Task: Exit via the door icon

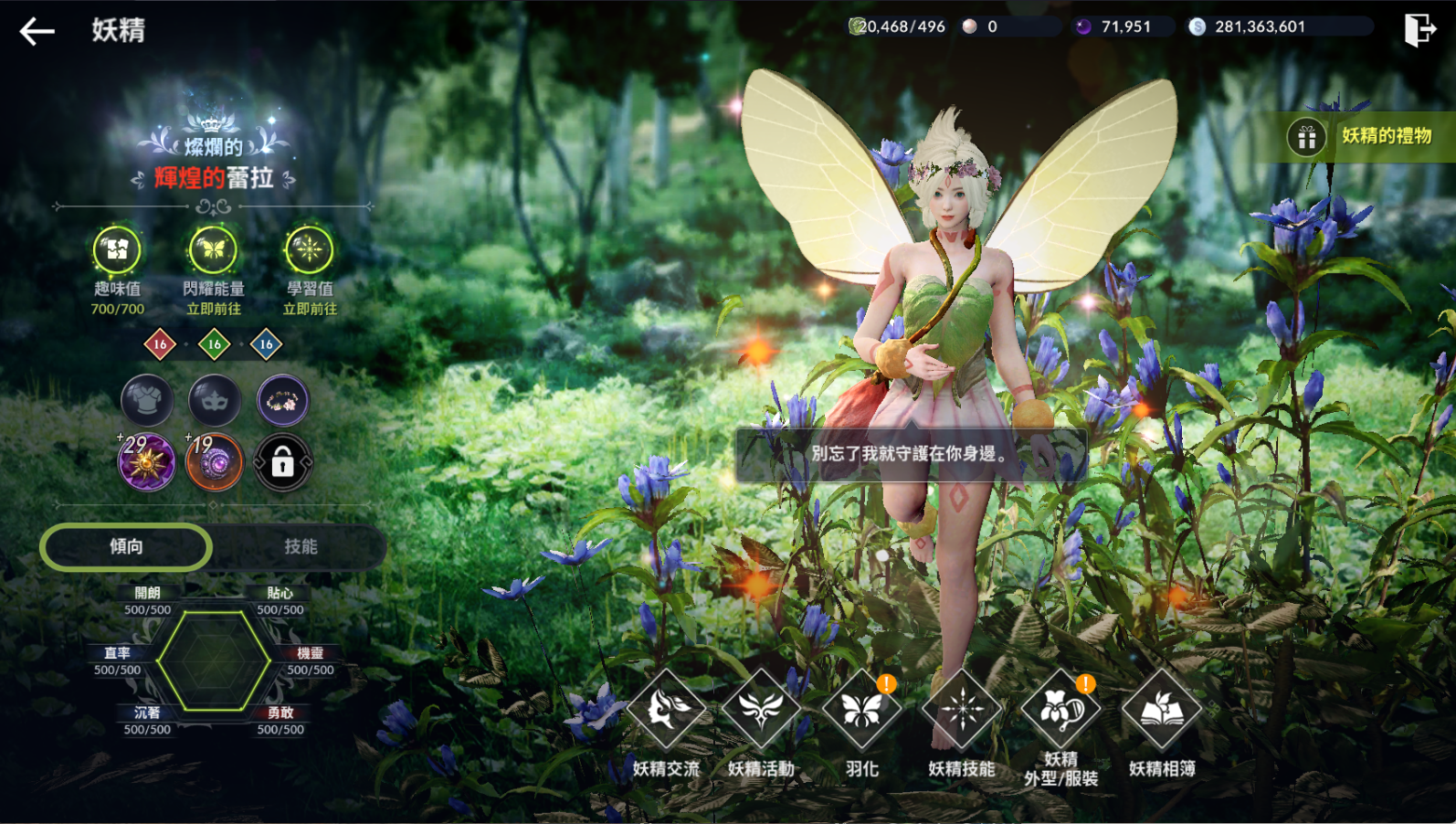Action: tap(1419, 29)
